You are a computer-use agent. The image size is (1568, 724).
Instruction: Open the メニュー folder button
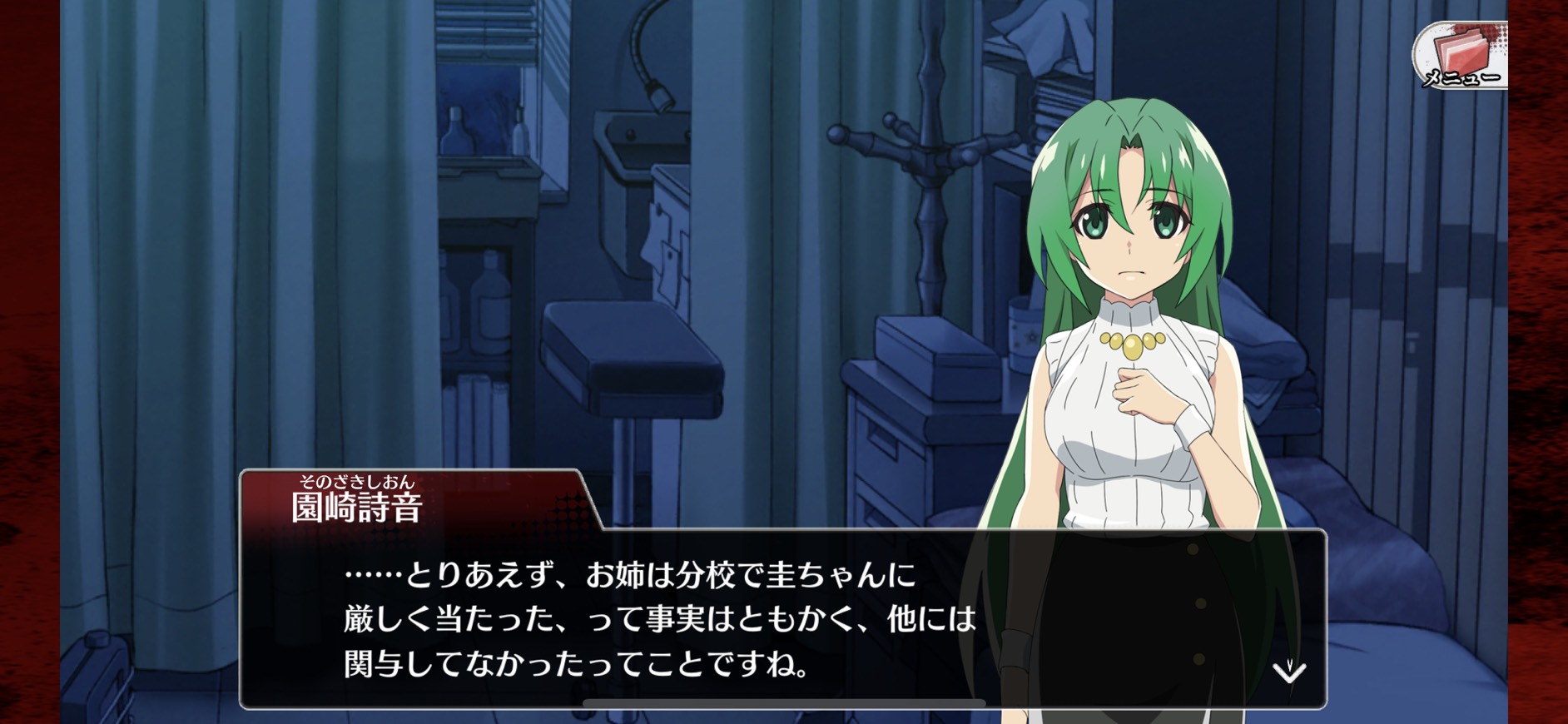[x=1461, y=56]
